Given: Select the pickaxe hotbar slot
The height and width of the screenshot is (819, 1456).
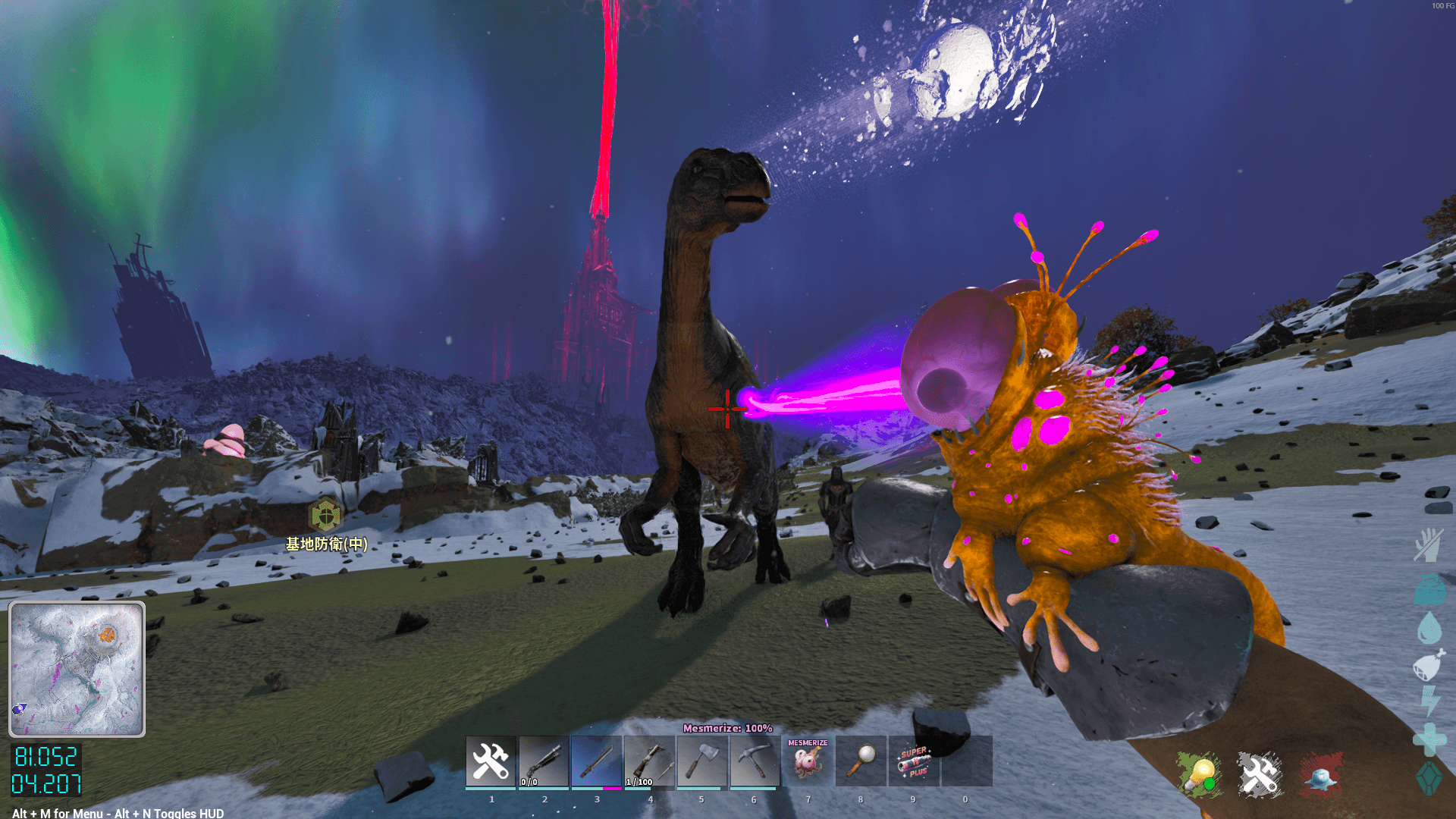Looking at the screenshot, I should click(755, 761).
